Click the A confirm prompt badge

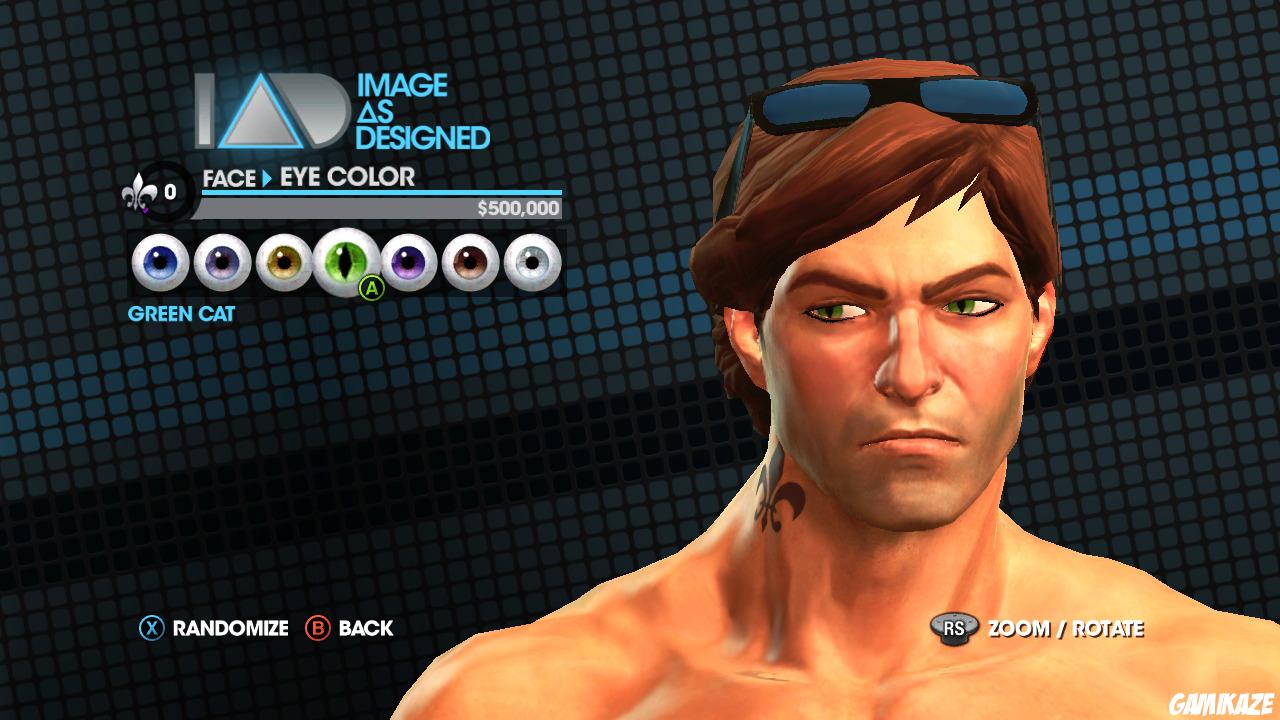pos(371,290)
